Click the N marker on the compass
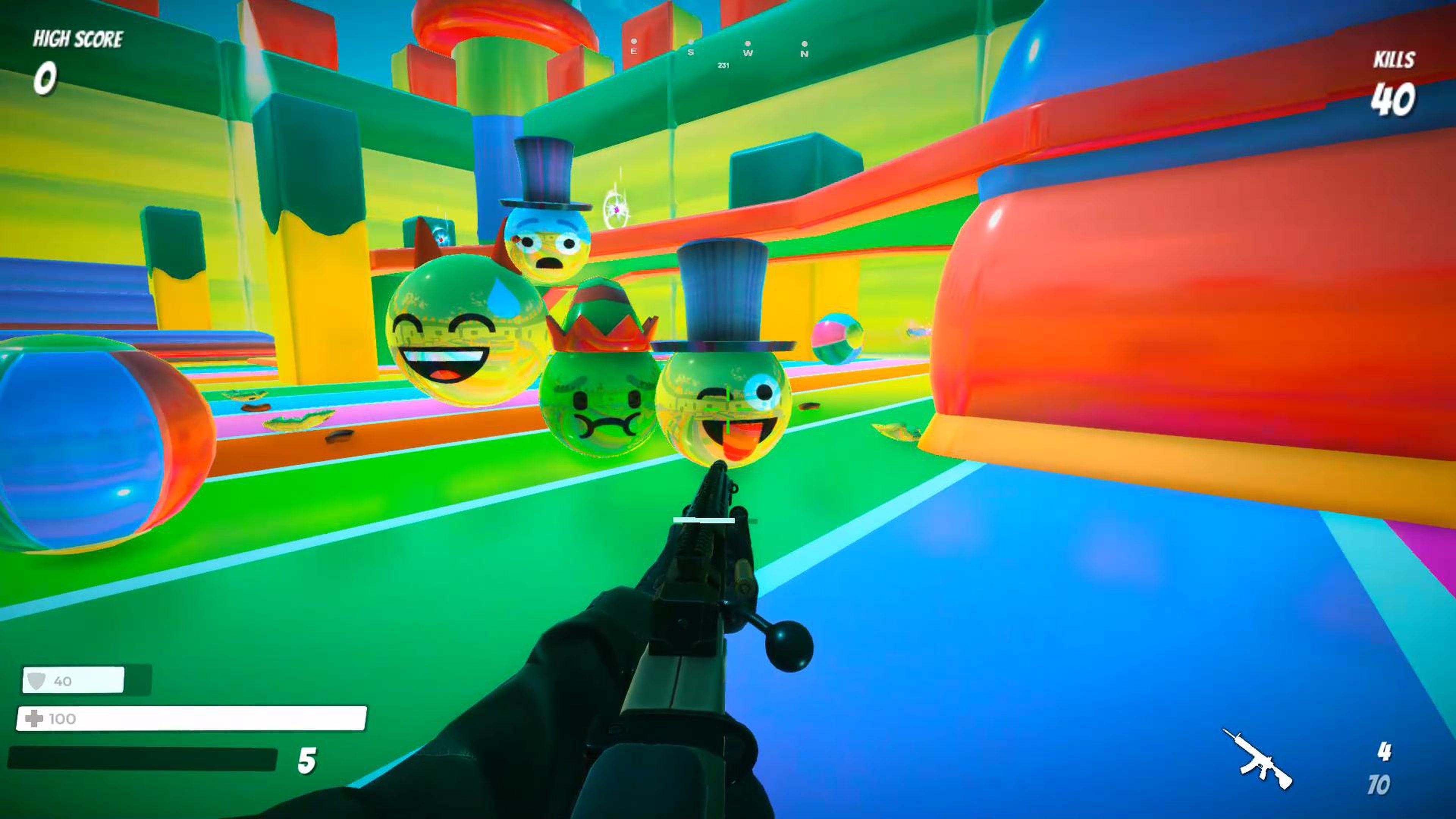Image resolution: width=1456 pixels, height=819 pixels. click(805, 53)
